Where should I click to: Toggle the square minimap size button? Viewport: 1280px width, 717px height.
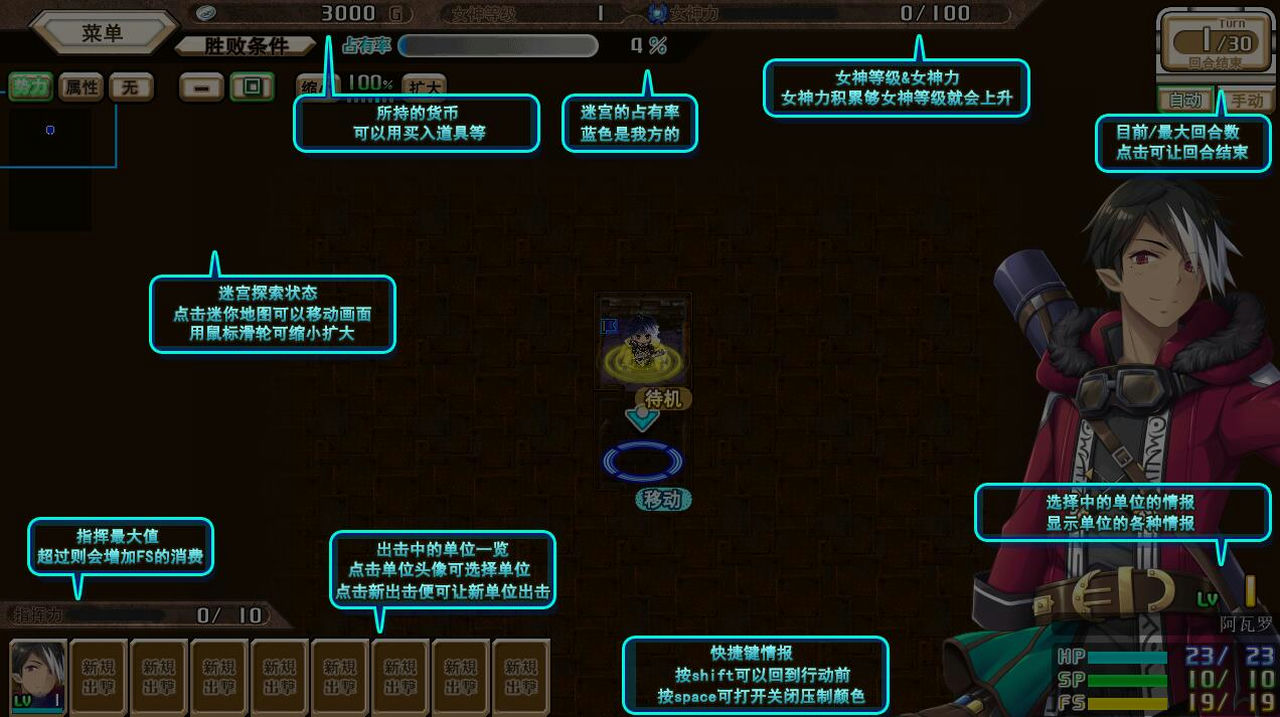tap(252, 87)
